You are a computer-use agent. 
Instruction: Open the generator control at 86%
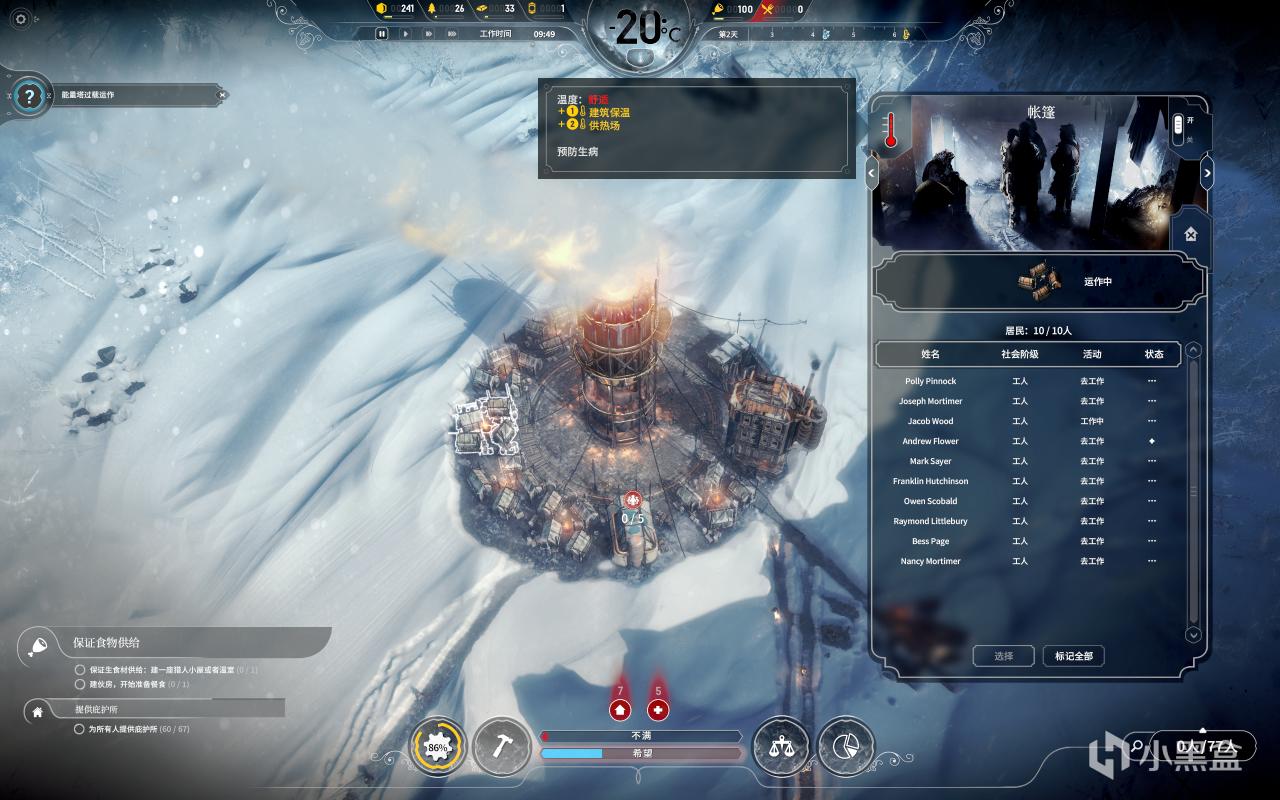pos(438,747)
